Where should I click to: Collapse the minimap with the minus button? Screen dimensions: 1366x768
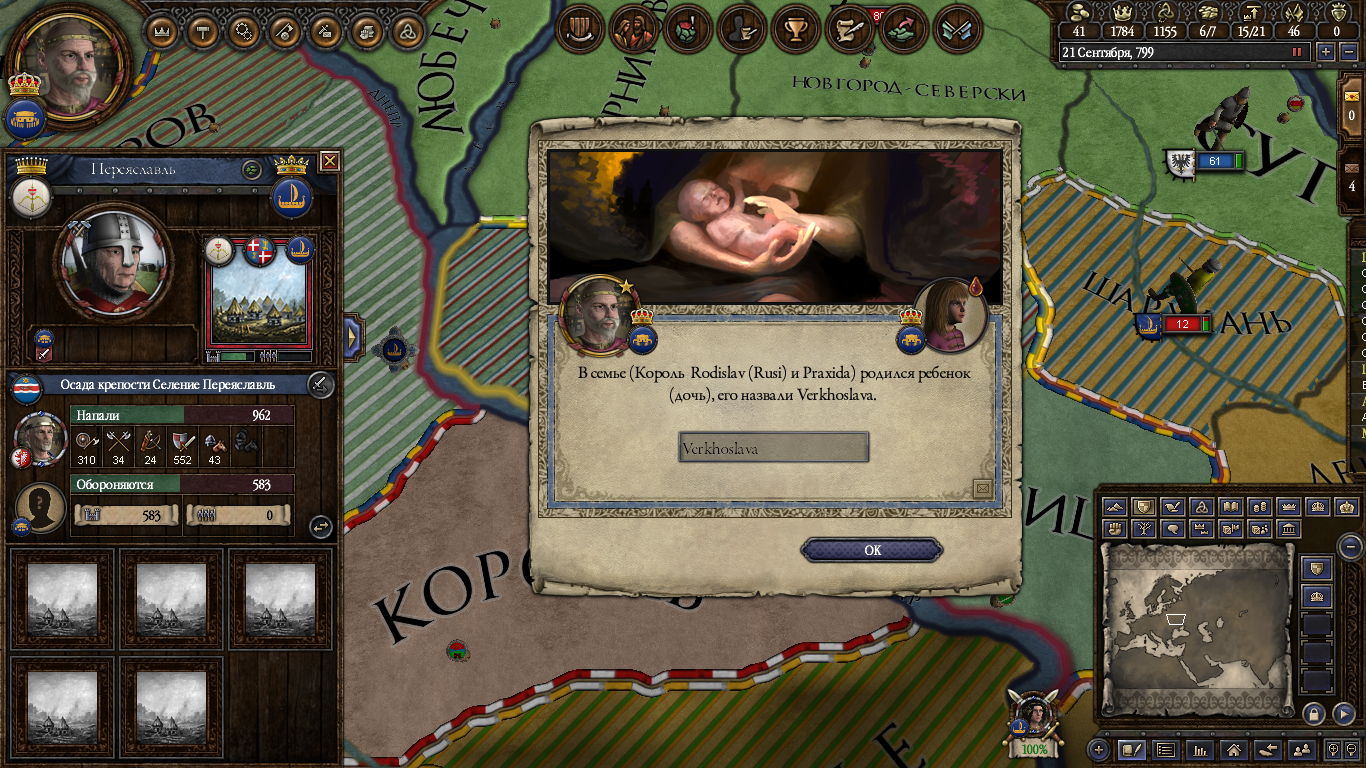click(x=1350, y=546)
